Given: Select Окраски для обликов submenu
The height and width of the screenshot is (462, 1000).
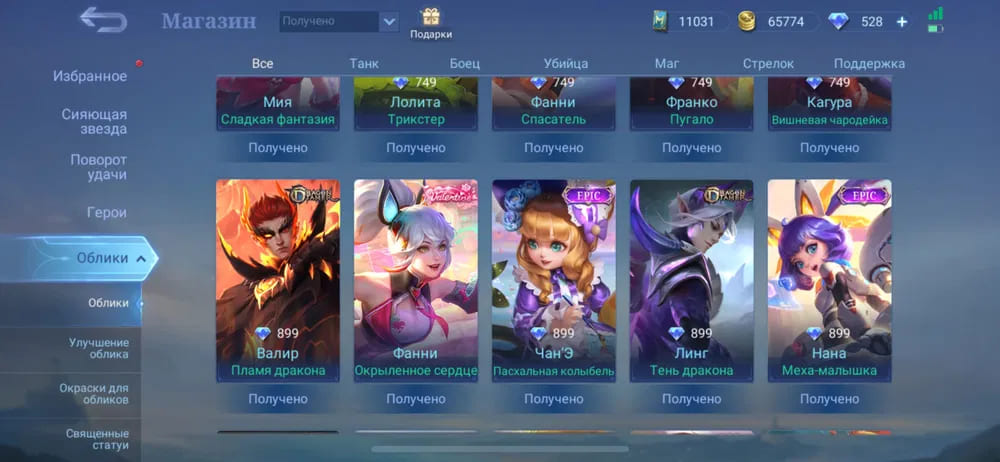Looking at the screenshot, I should pos(98,393).
